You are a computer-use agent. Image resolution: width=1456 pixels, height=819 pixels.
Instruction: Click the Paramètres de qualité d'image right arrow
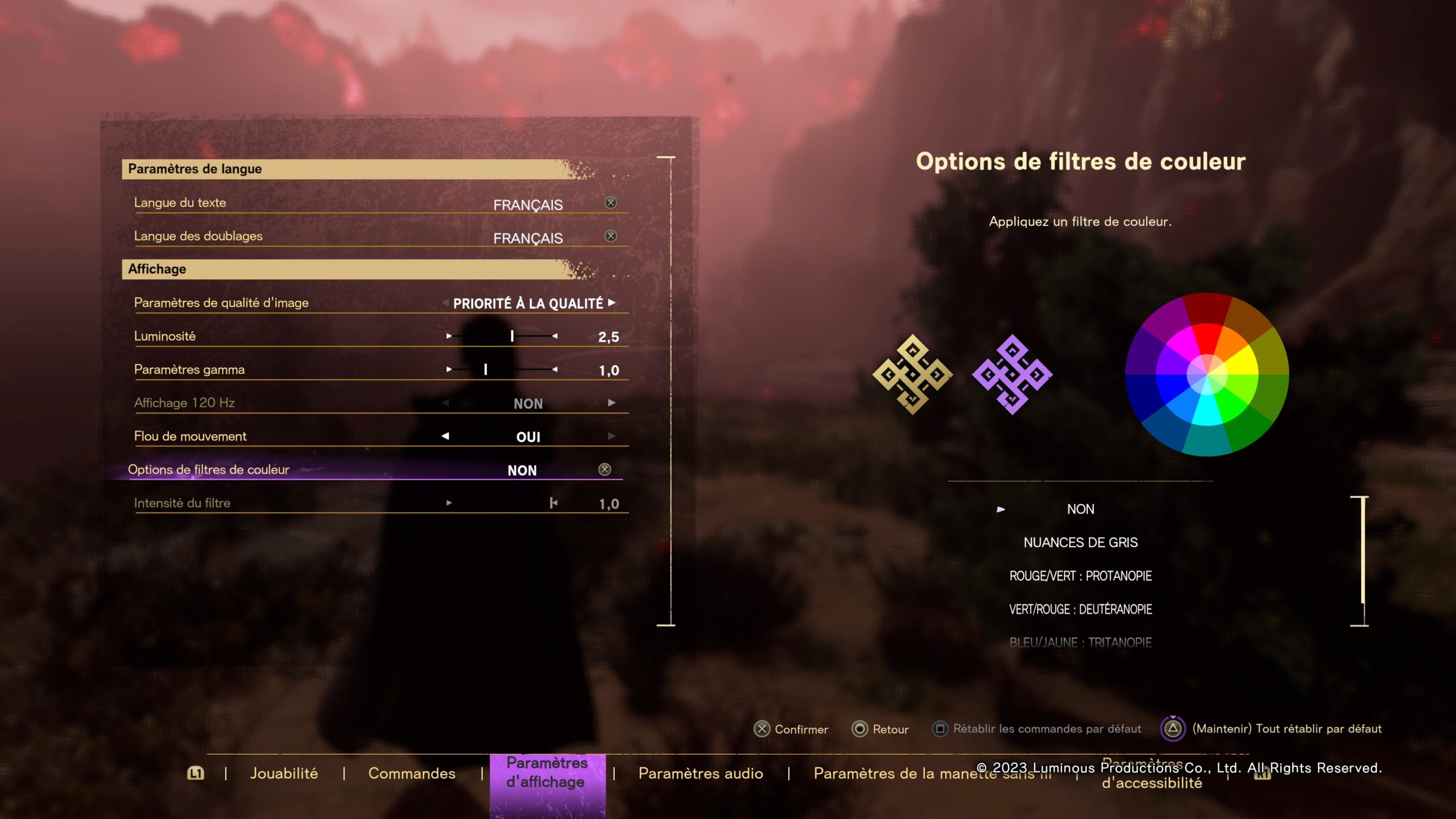[x=611, y=303]
